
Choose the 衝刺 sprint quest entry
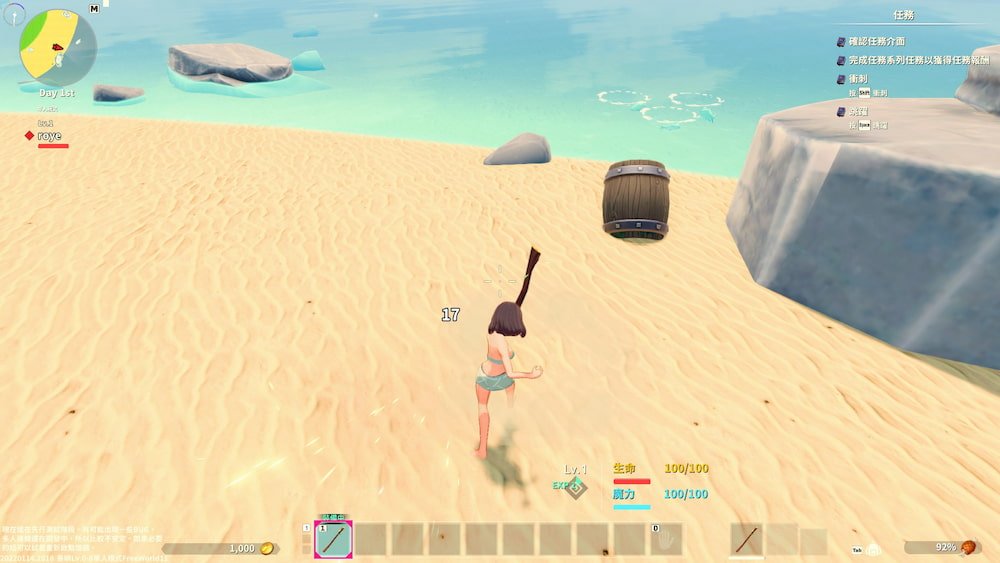[x=857, y=79]
